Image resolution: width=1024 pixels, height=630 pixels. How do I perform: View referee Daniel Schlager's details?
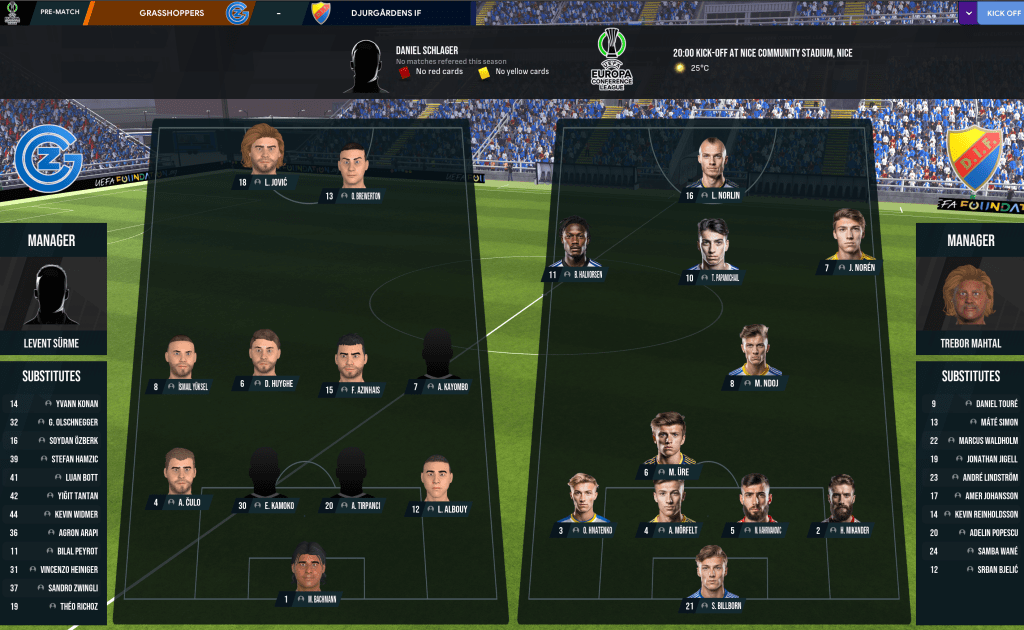click(x=426, y=49)
